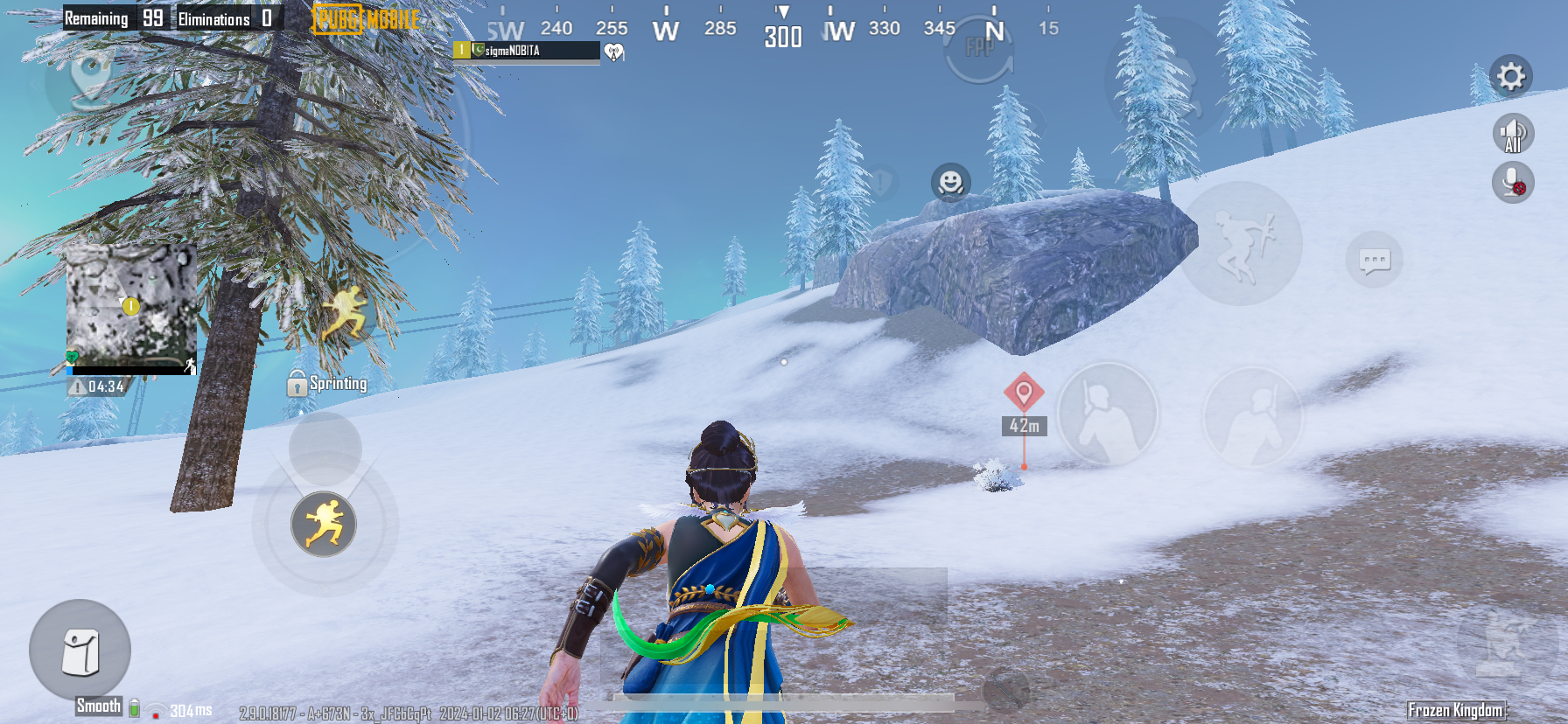1568x724 pixels.
Task: Tap the Smooth graphics label
Action: 99,706
